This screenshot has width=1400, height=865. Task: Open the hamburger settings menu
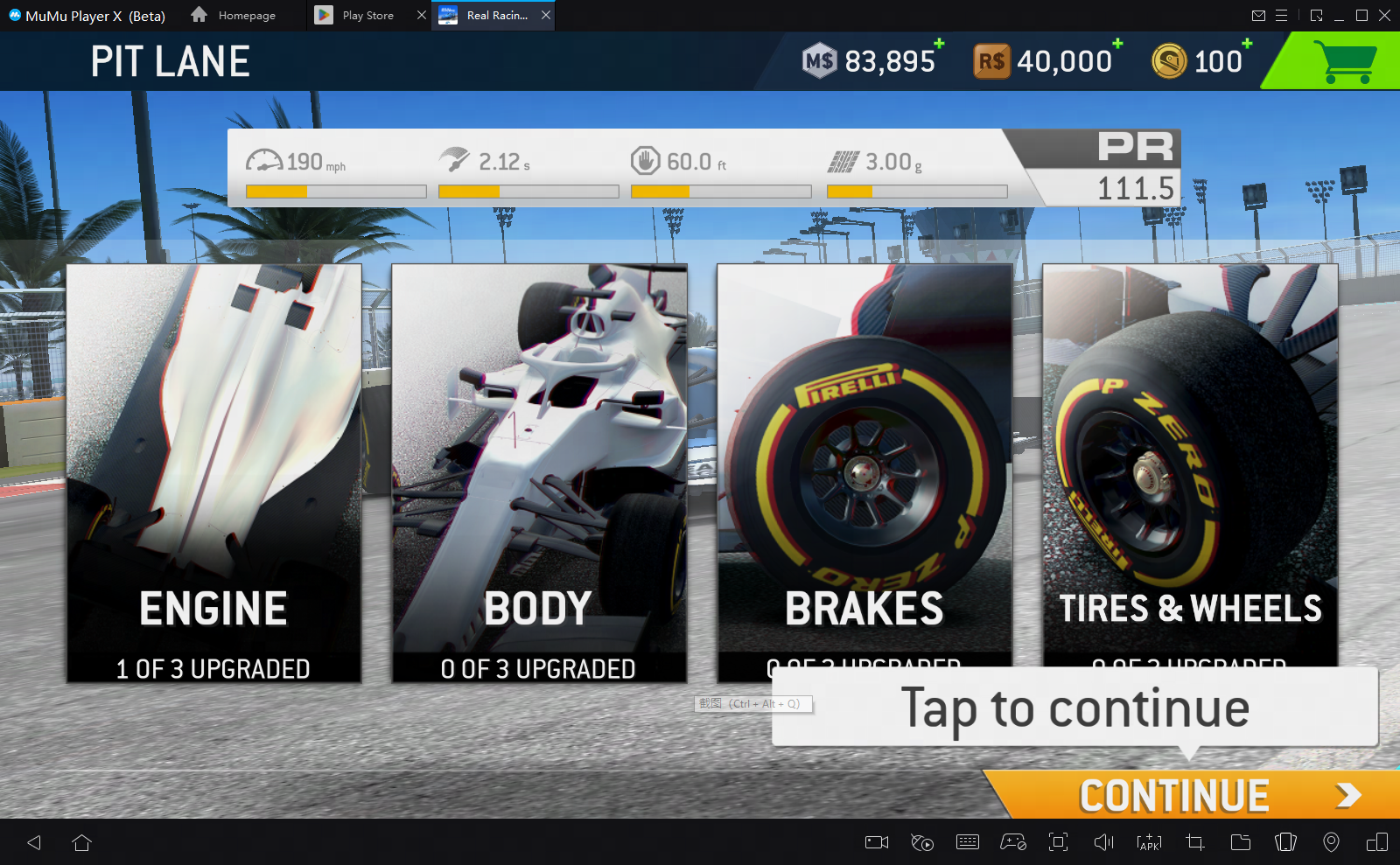point(1283,15)
